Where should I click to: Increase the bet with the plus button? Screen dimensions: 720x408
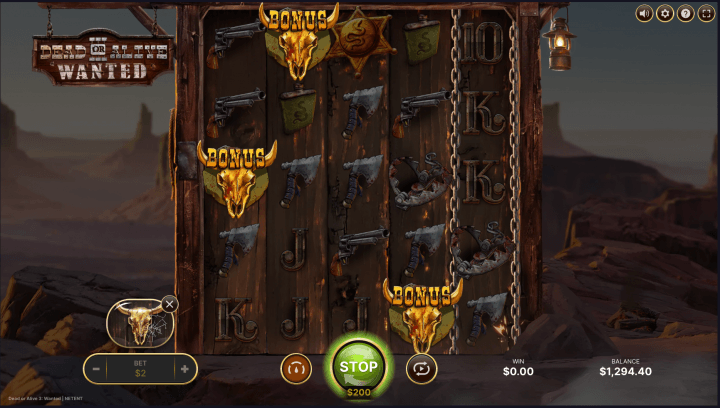coord(184,369)
